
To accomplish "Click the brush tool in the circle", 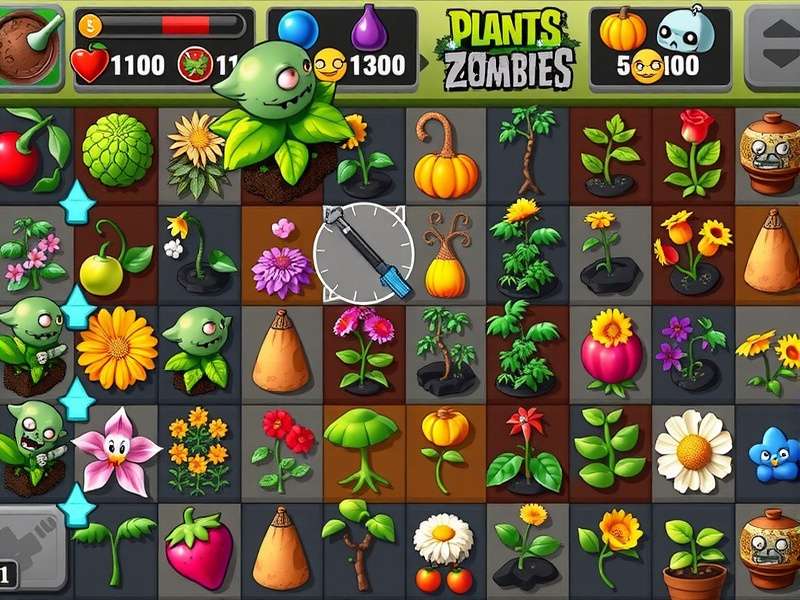I will [364, 253].
